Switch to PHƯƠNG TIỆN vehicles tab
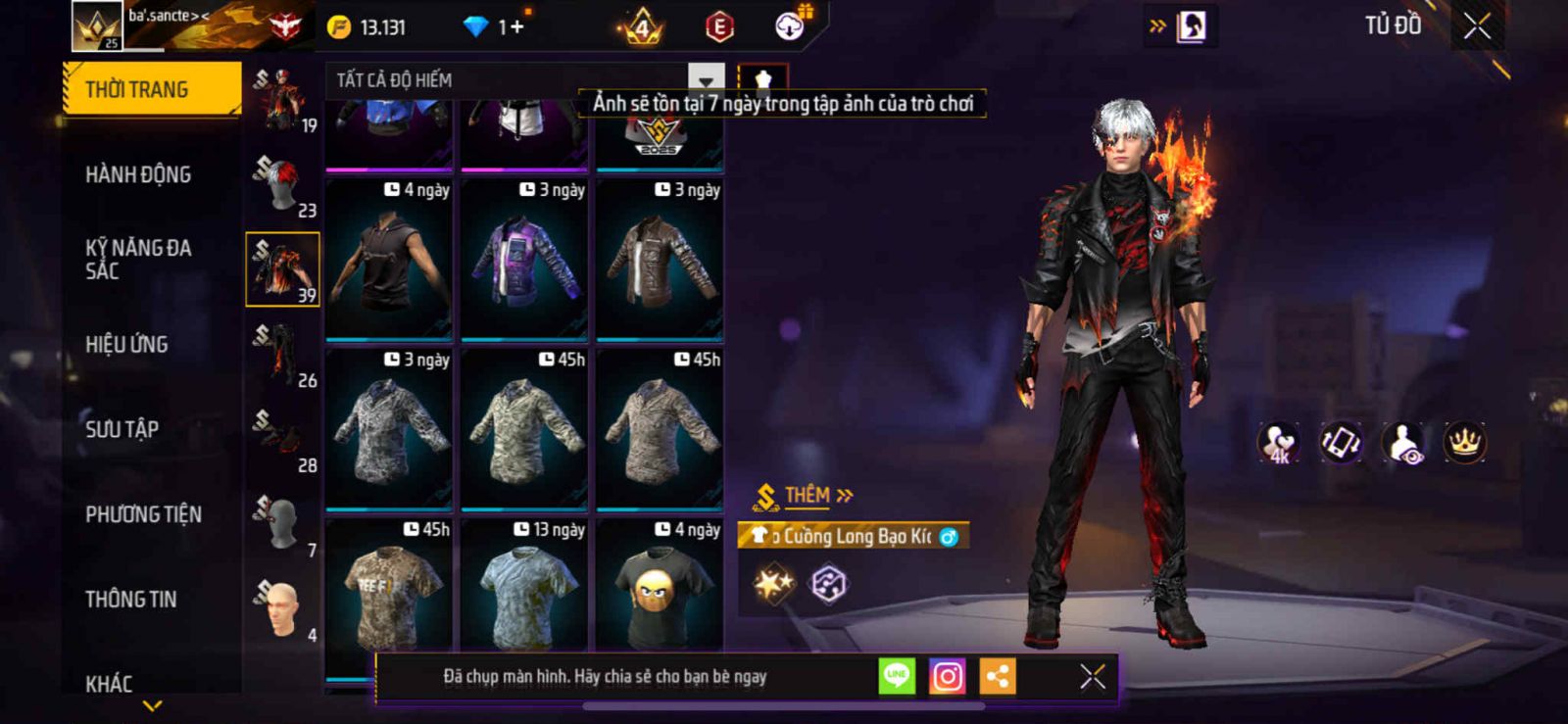Viewport: 1568px width, 724px height. [143, 514]
